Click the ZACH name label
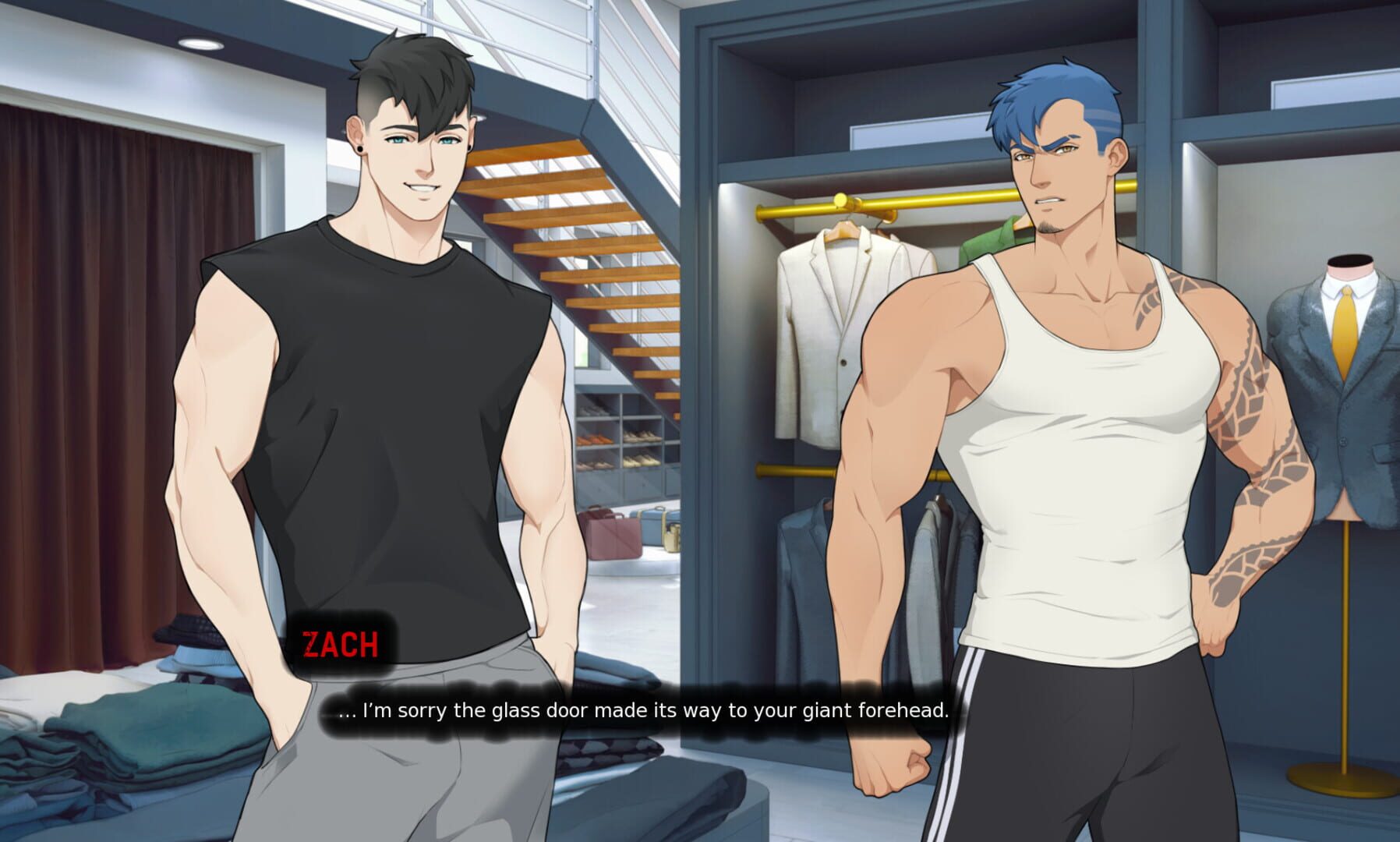Screen dimensions: 1400x842 pos(343,645)
